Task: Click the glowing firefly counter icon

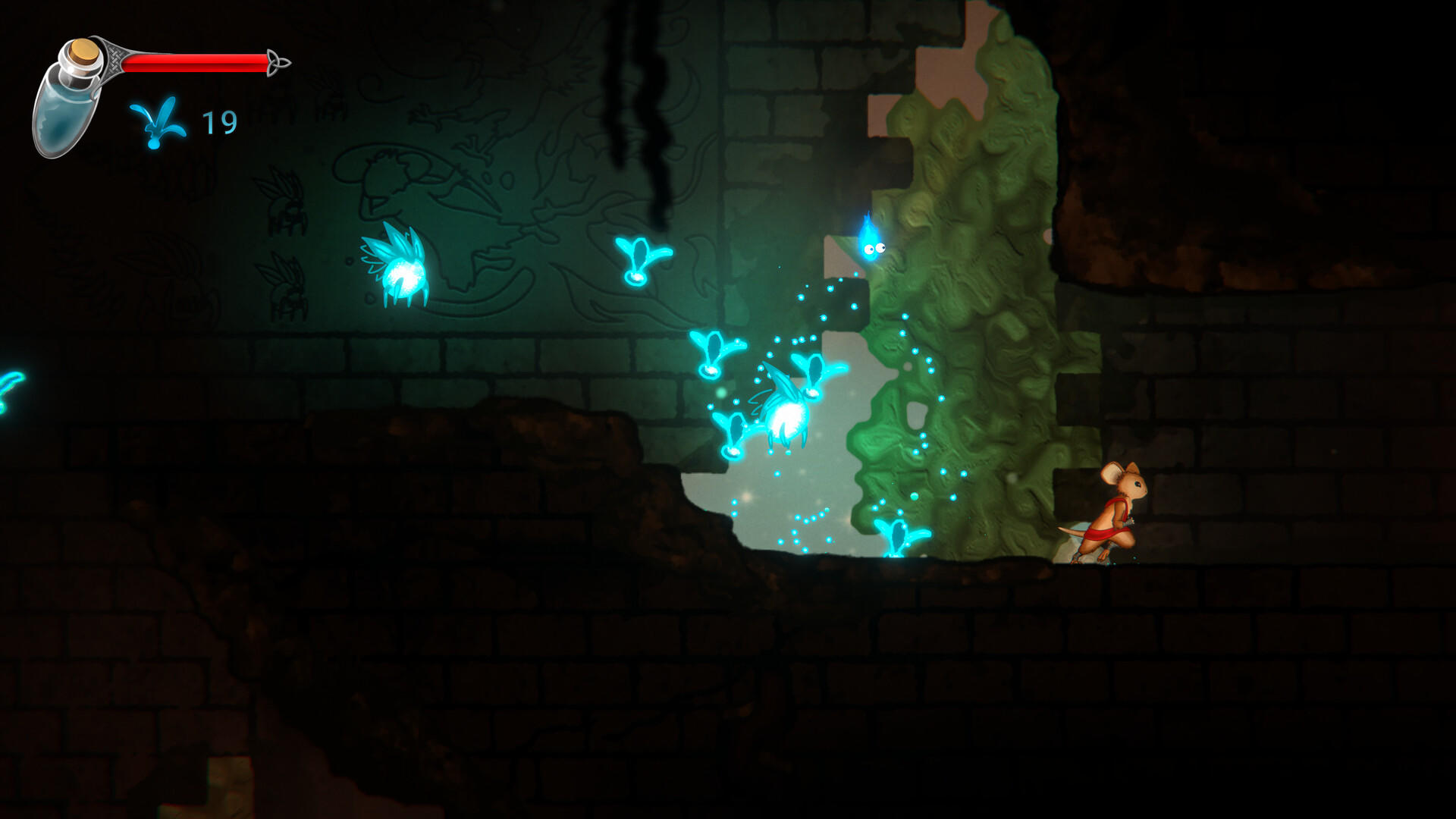Action: (x=157, y=121)
